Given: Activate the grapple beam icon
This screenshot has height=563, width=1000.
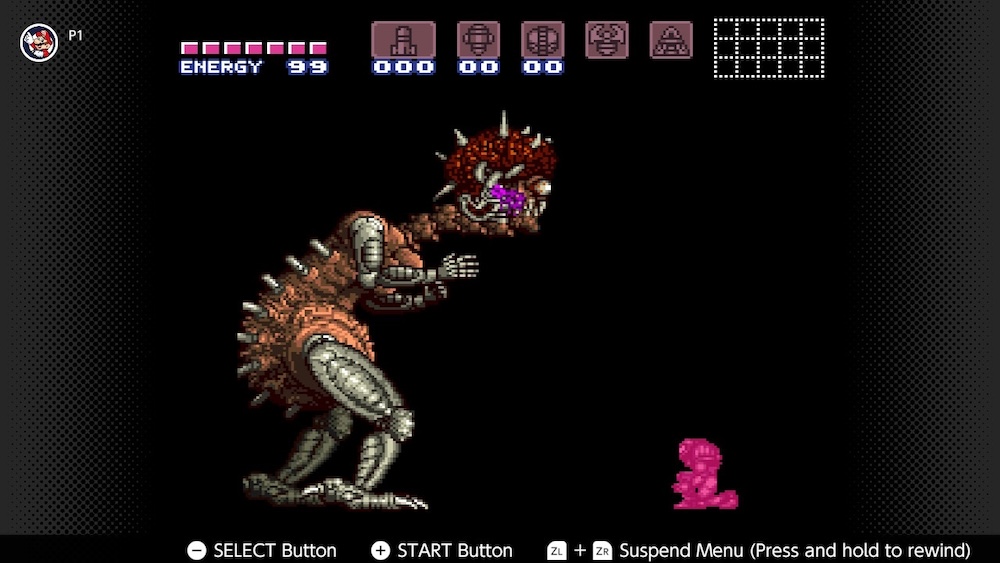Looking at the screenshot, I should pyautogui.click(x=607, y=39).
